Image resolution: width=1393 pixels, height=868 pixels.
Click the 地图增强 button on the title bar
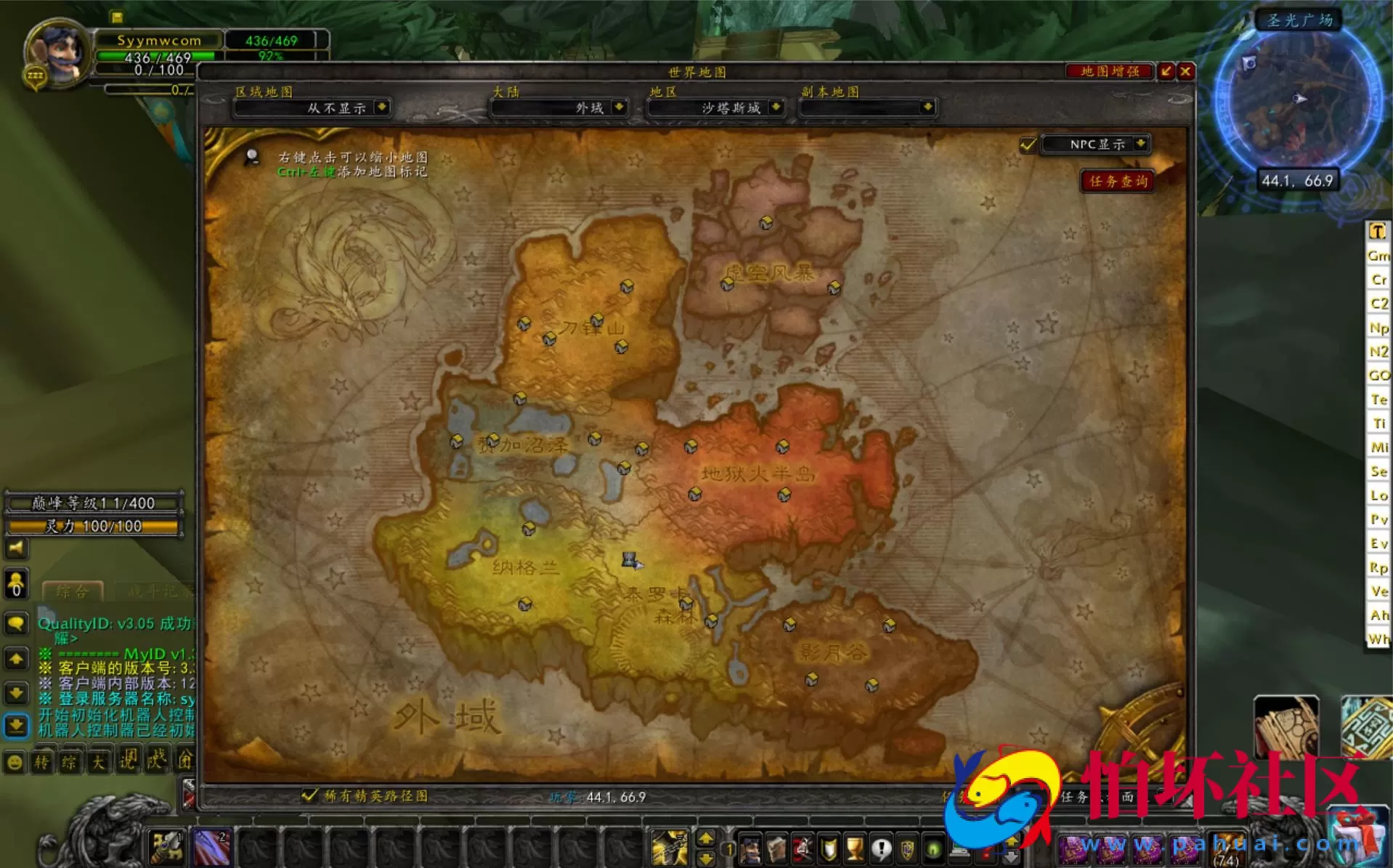(1108, 72)
